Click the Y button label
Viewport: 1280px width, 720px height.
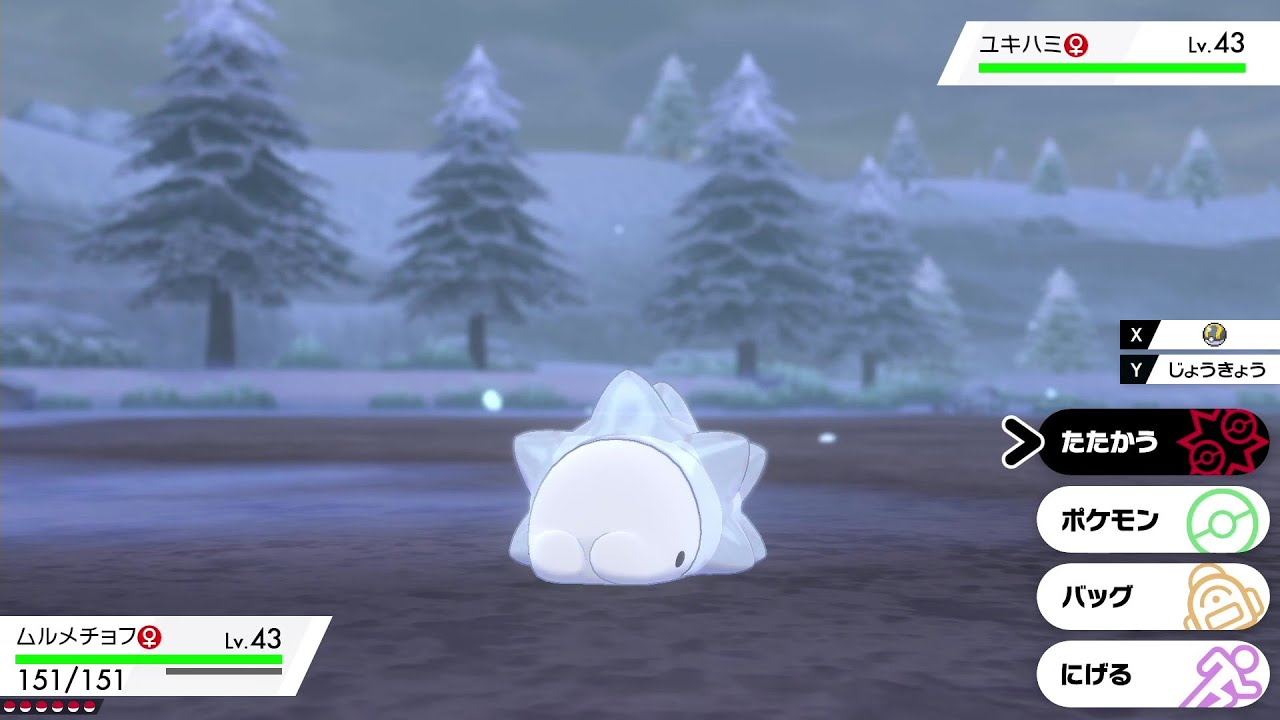coord(1135,369)
